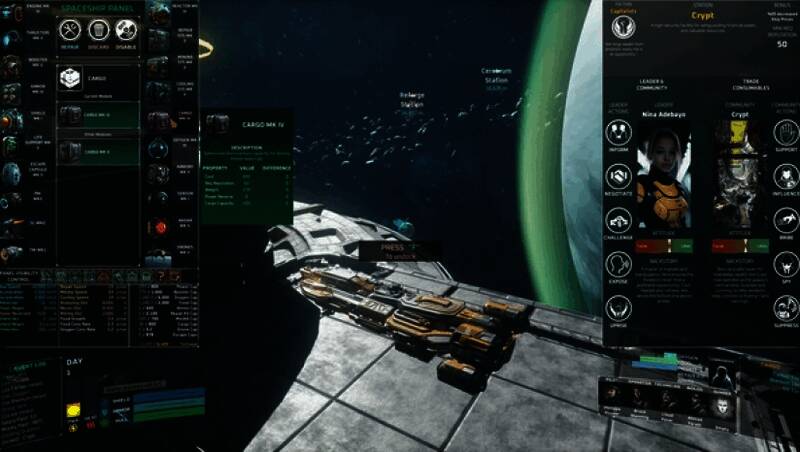The height and width of the screenshot is (452, 800).
Task: Click the Repair button in Spaceship Panel
Action: pos(70,31)
